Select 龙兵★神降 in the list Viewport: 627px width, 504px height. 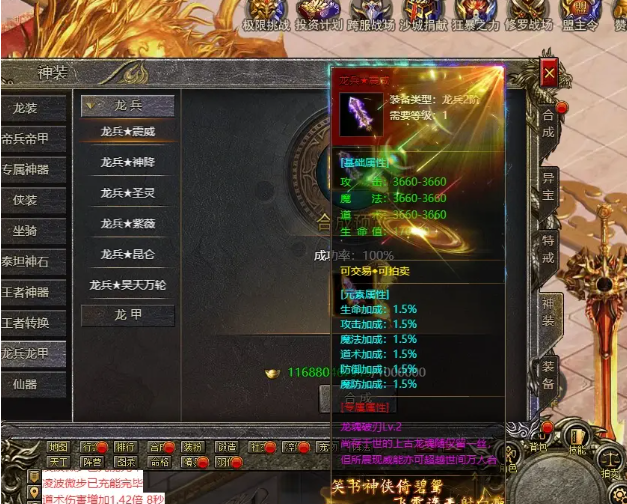[x=128, y=162]
